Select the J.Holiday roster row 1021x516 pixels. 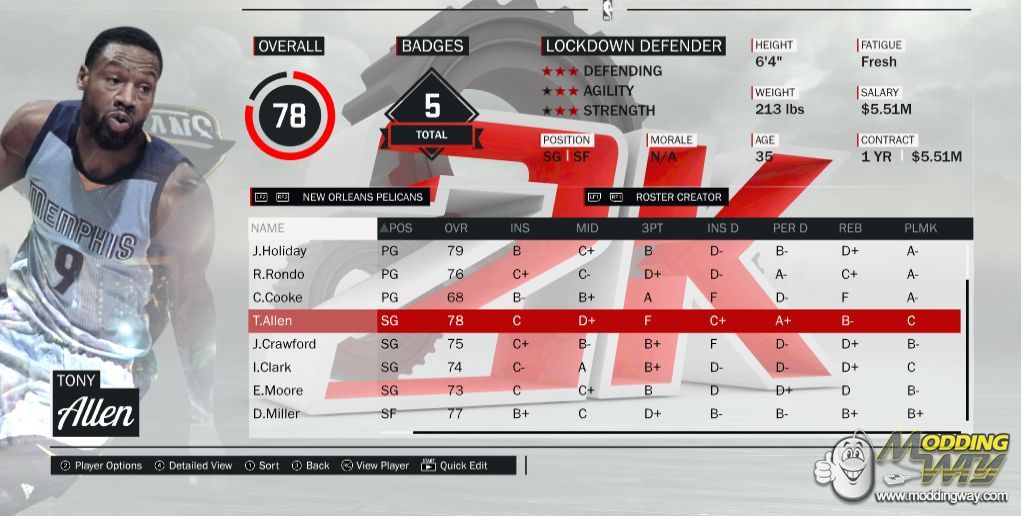tap(279, 251)
